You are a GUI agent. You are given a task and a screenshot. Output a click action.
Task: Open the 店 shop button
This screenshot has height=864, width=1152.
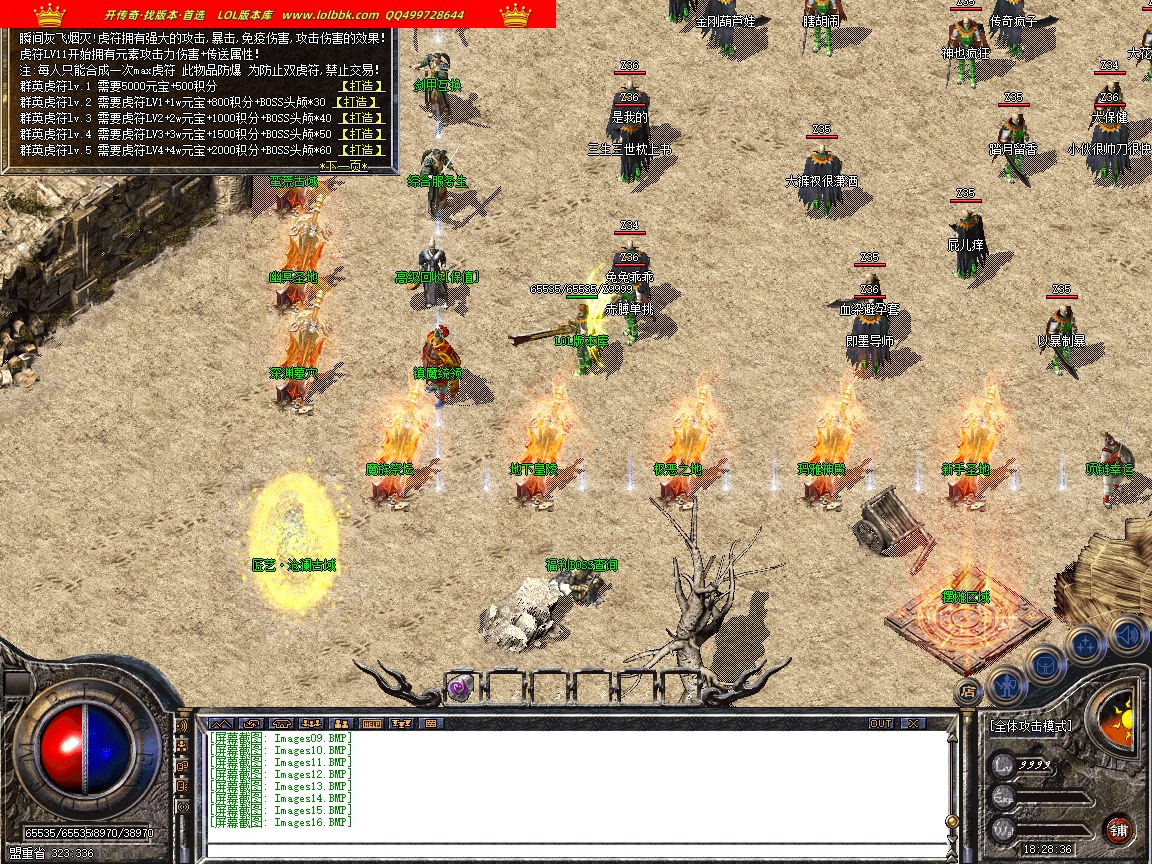(967, 690)
